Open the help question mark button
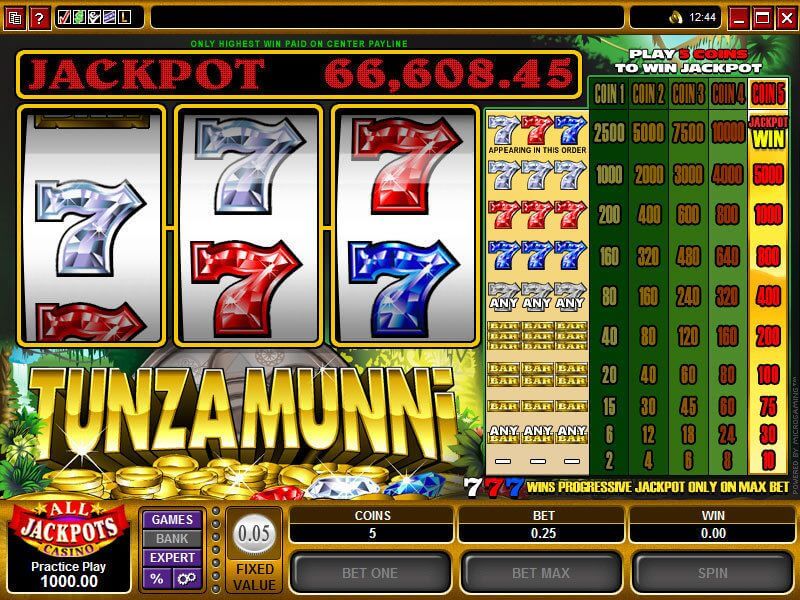The height and width of the screenshot is (600, 800). point(39,17)
